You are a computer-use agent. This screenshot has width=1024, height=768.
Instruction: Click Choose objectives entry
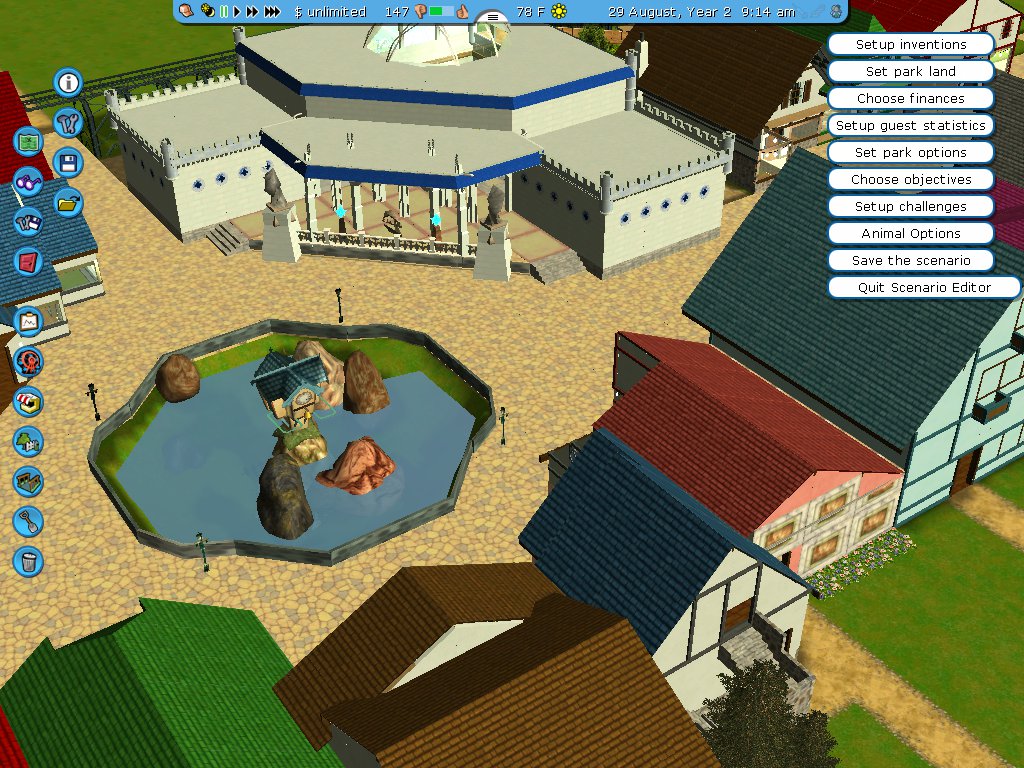[x=911, y=180]
